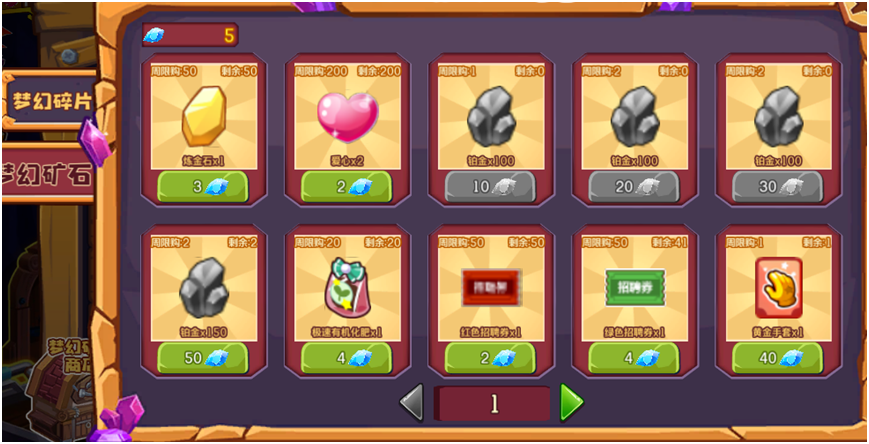The image size is (869, 444).
Task: Select the red recruitment ticket icon
Action: (490, 287)
